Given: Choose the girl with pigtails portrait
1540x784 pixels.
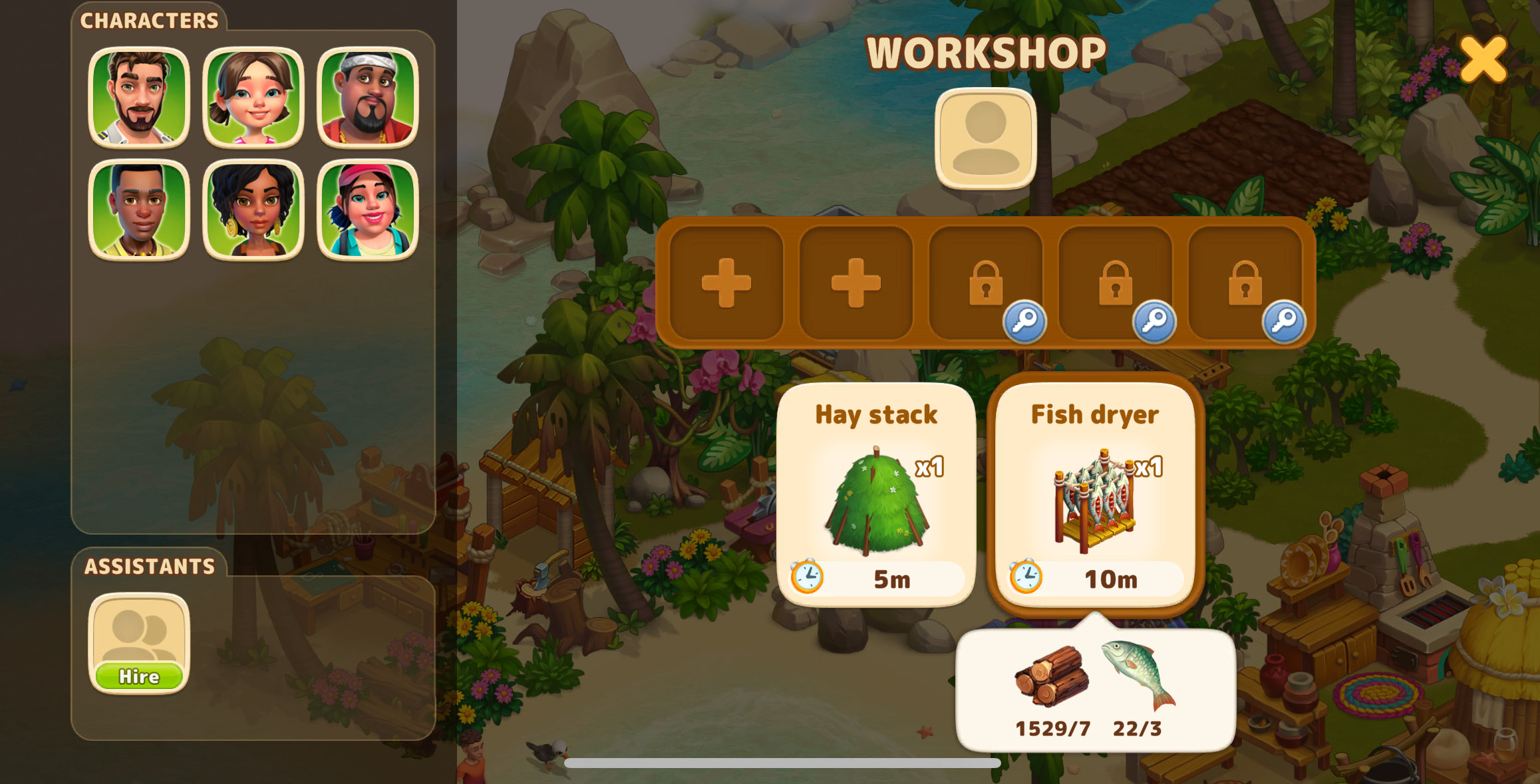Looking at the screenshot, I should 253,97.
